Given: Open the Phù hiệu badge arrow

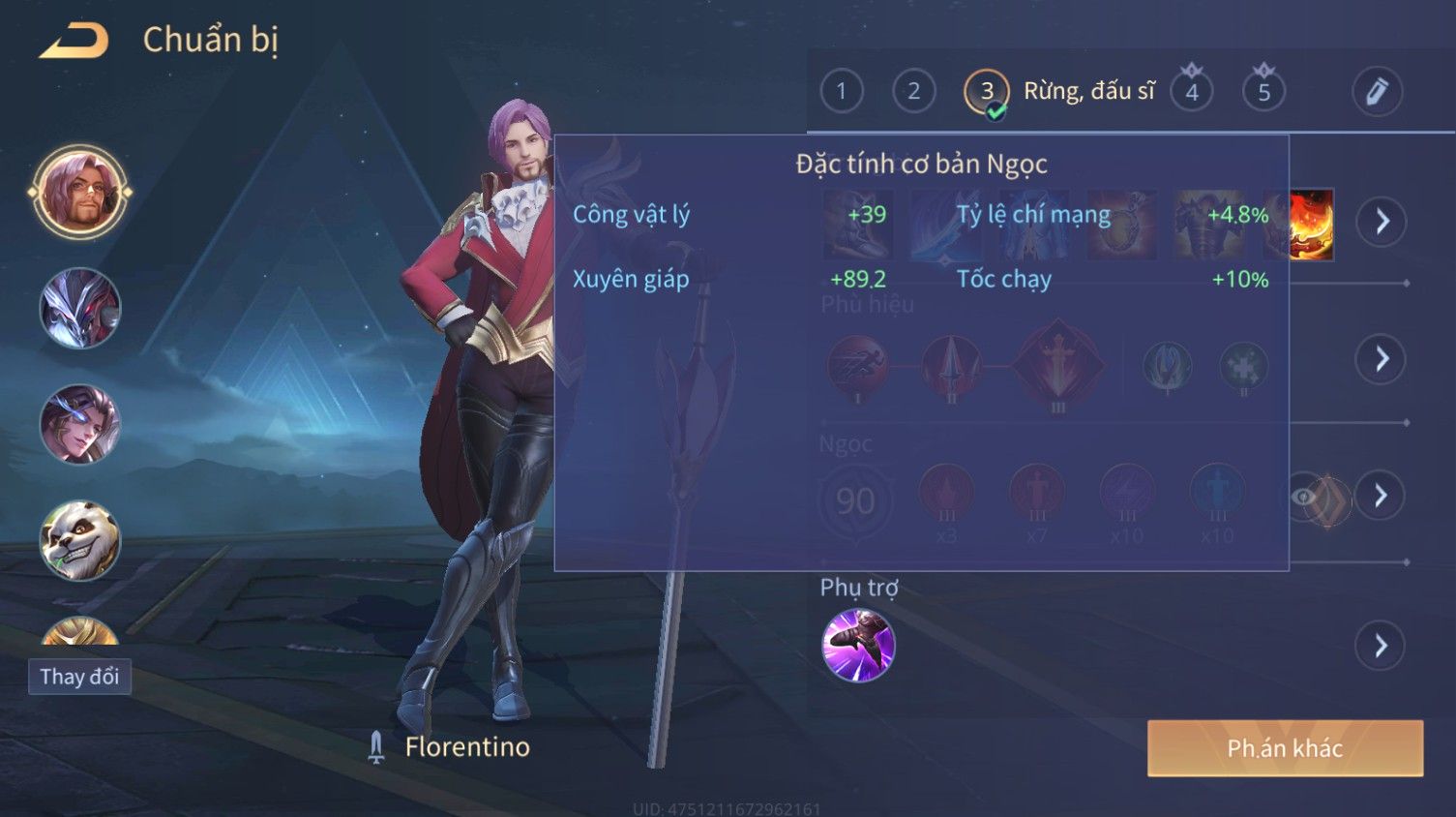Looking at the screenshot, I should 1382,359.
